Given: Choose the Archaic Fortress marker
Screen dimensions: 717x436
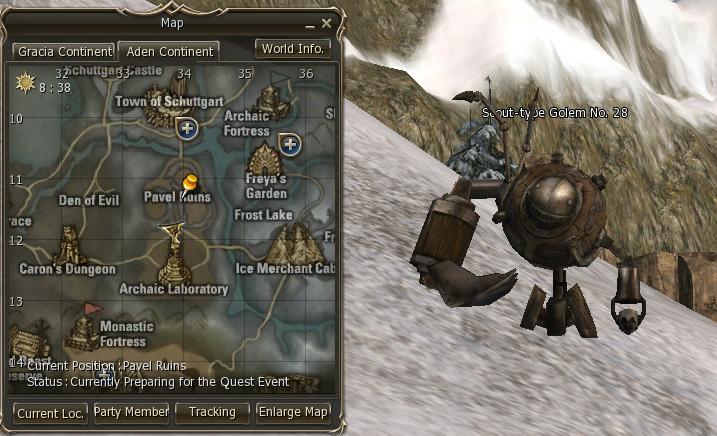Looking at the screenshot, I should [268, 100].
